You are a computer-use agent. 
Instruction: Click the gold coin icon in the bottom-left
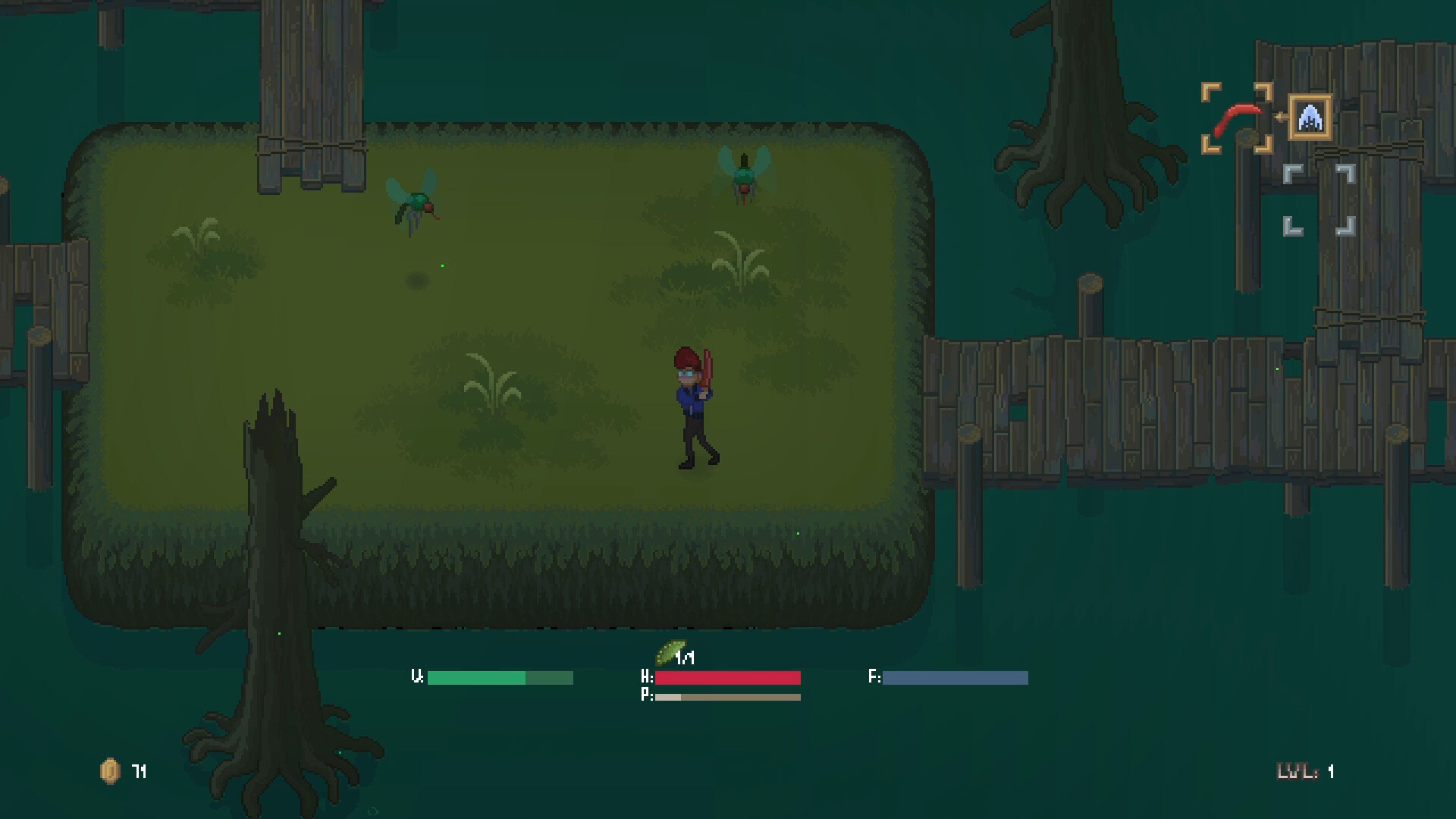coord(108,772)
